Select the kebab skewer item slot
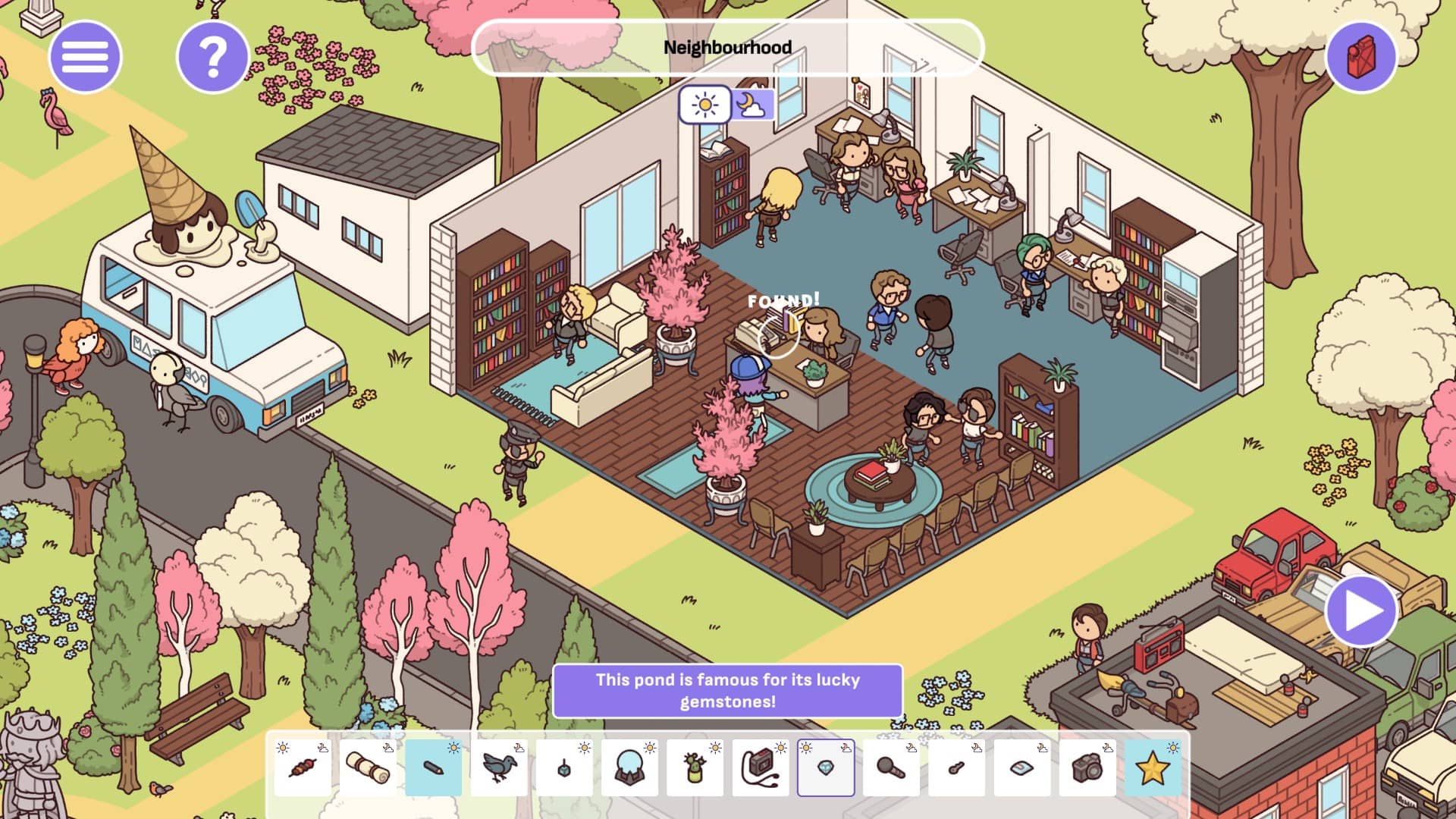1456x819 pixels. [x=303, y=767]
